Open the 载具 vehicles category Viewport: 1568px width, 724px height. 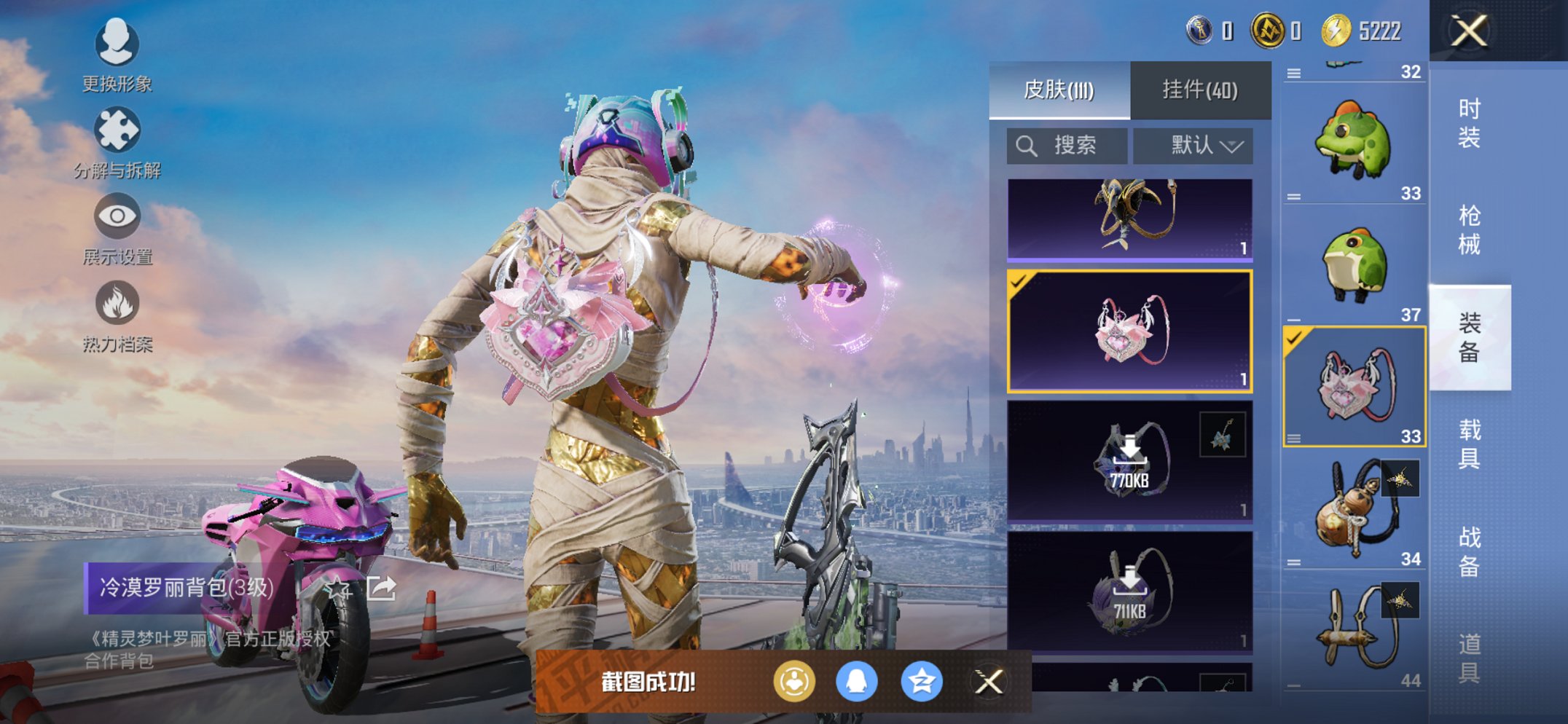(1468, 444)
